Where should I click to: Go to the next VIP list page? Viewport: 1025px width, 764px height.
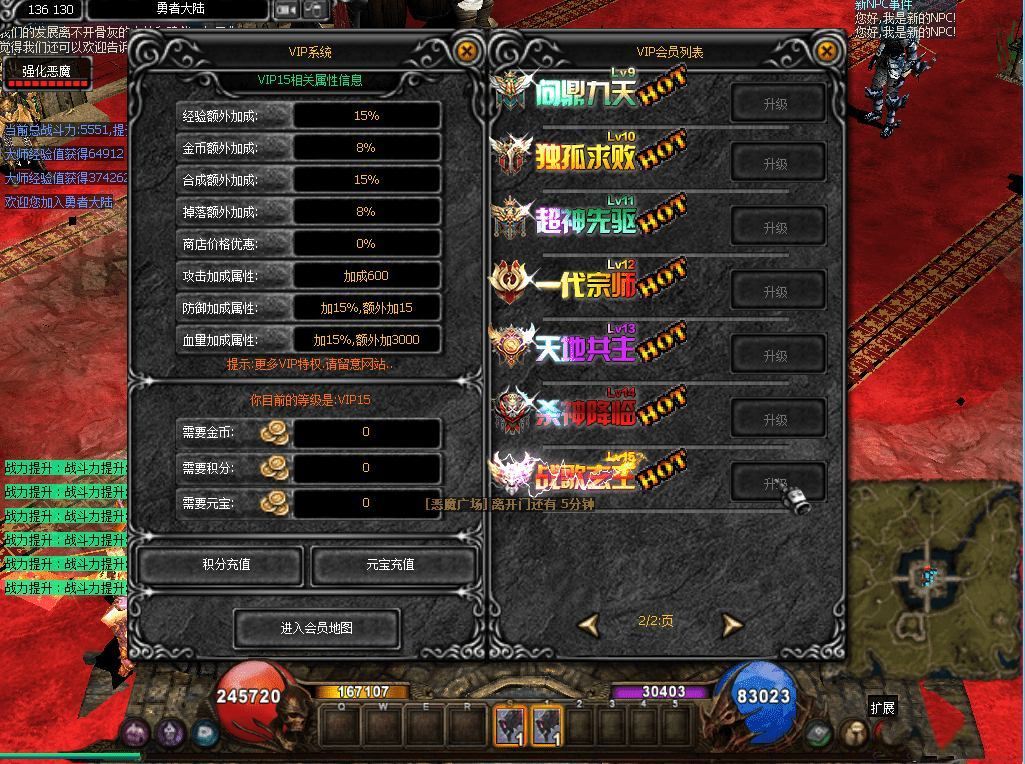(x=732, y=624)
